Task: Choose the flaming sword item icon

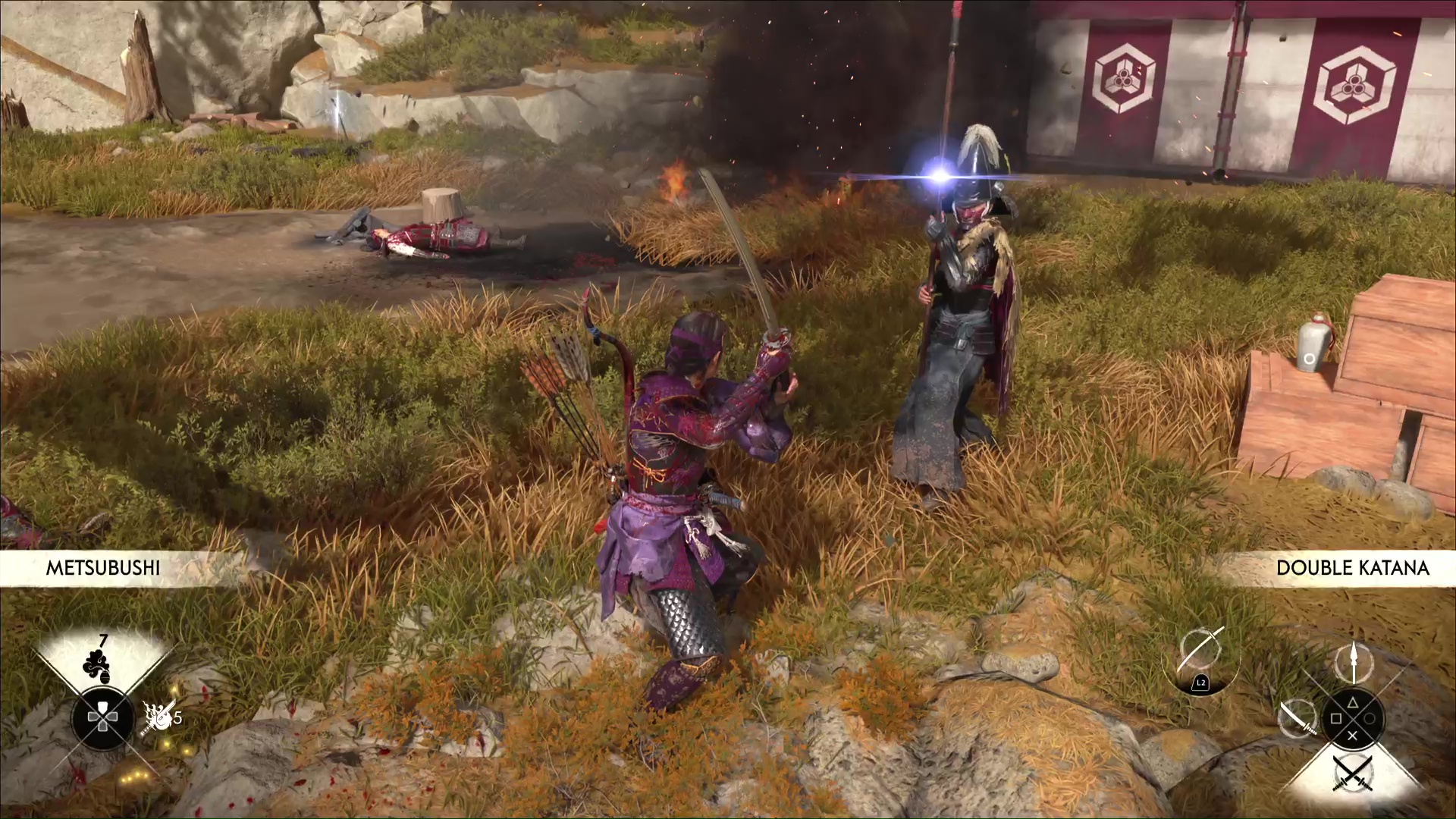Action: 157,717
